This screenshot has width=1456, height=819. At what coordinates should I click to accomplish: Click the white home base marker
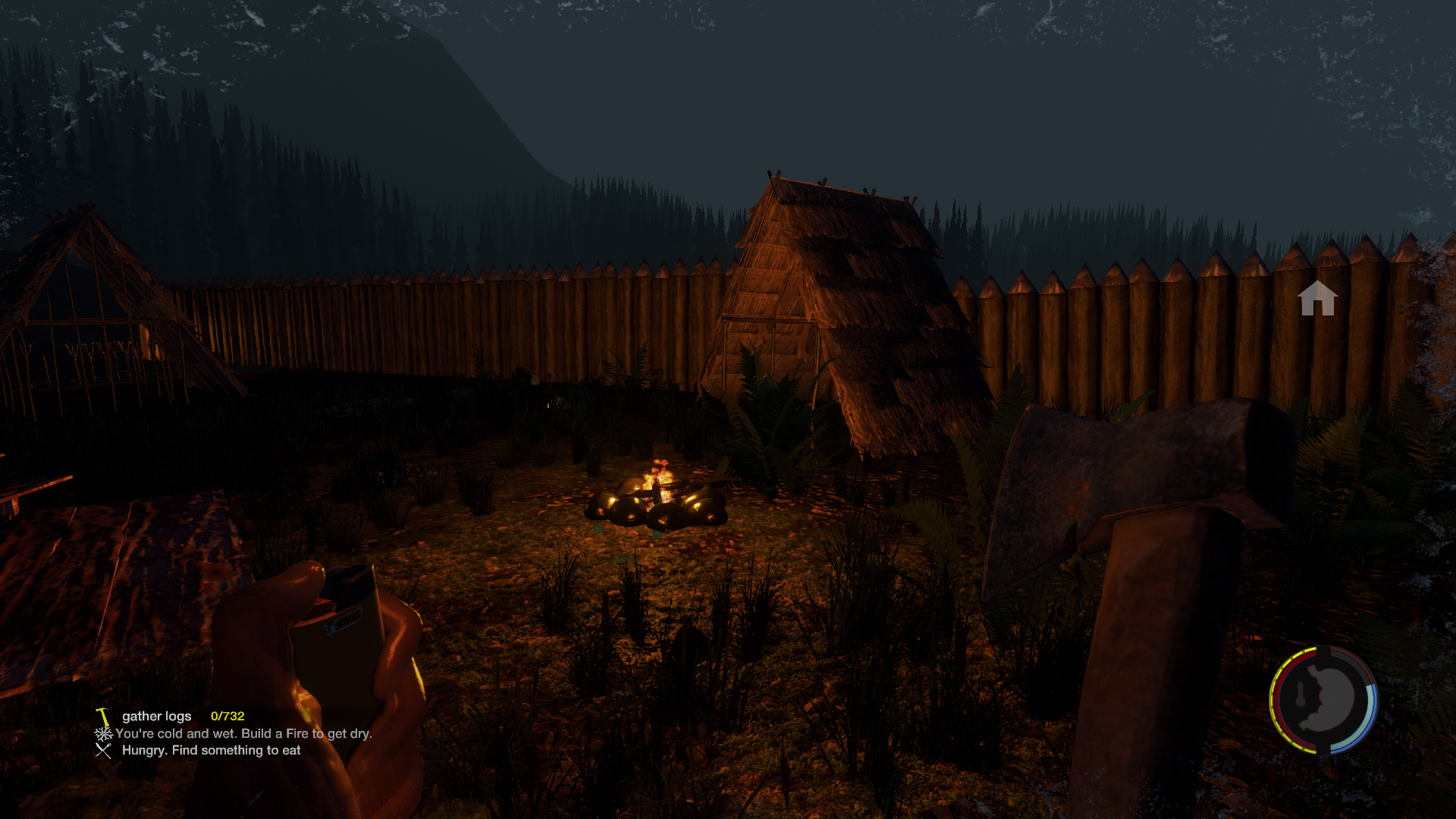pyautogui.click(x=1316, y=298)
